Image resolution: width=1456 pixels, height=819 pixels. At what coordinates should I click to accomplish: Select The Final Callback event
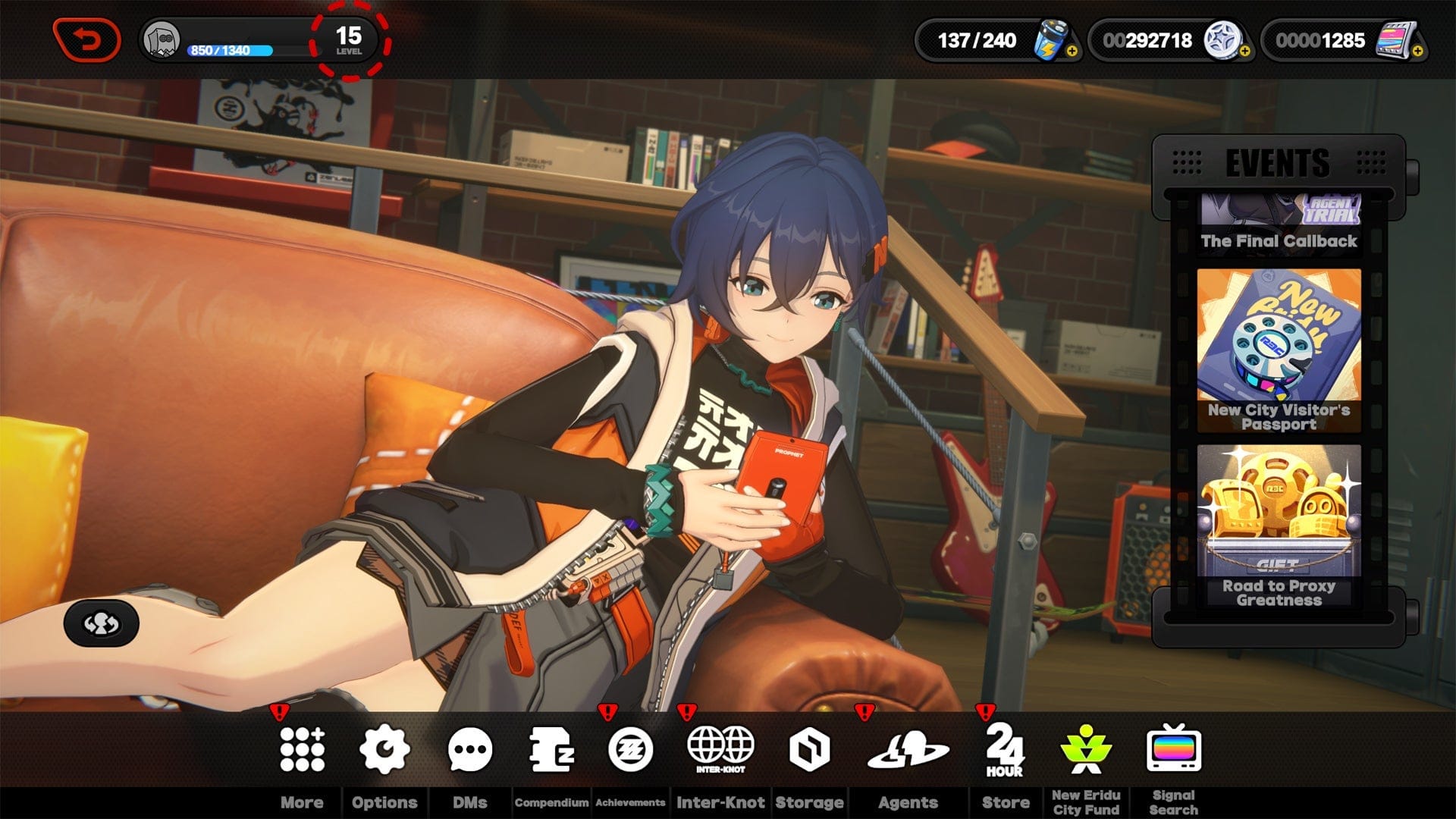[1279, 224]
